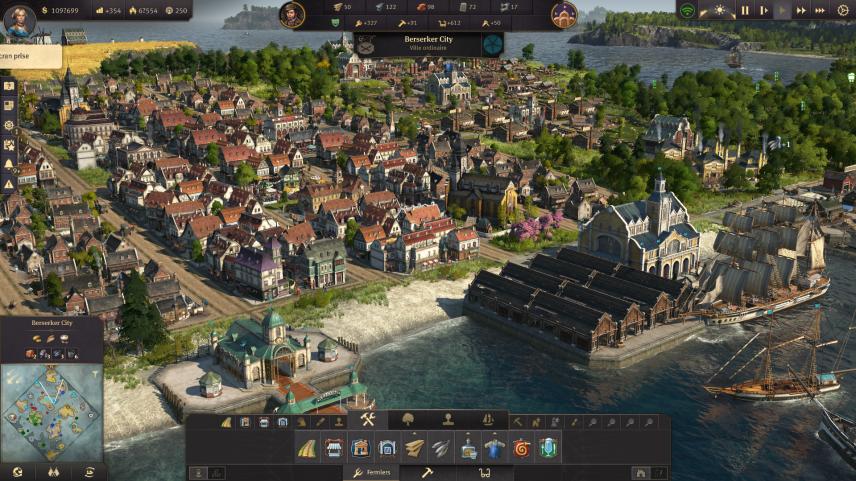The height and width of the screenshot is (481, 856).
Task: Open the sailing ship category tab
Action: (x=488, y=419)
